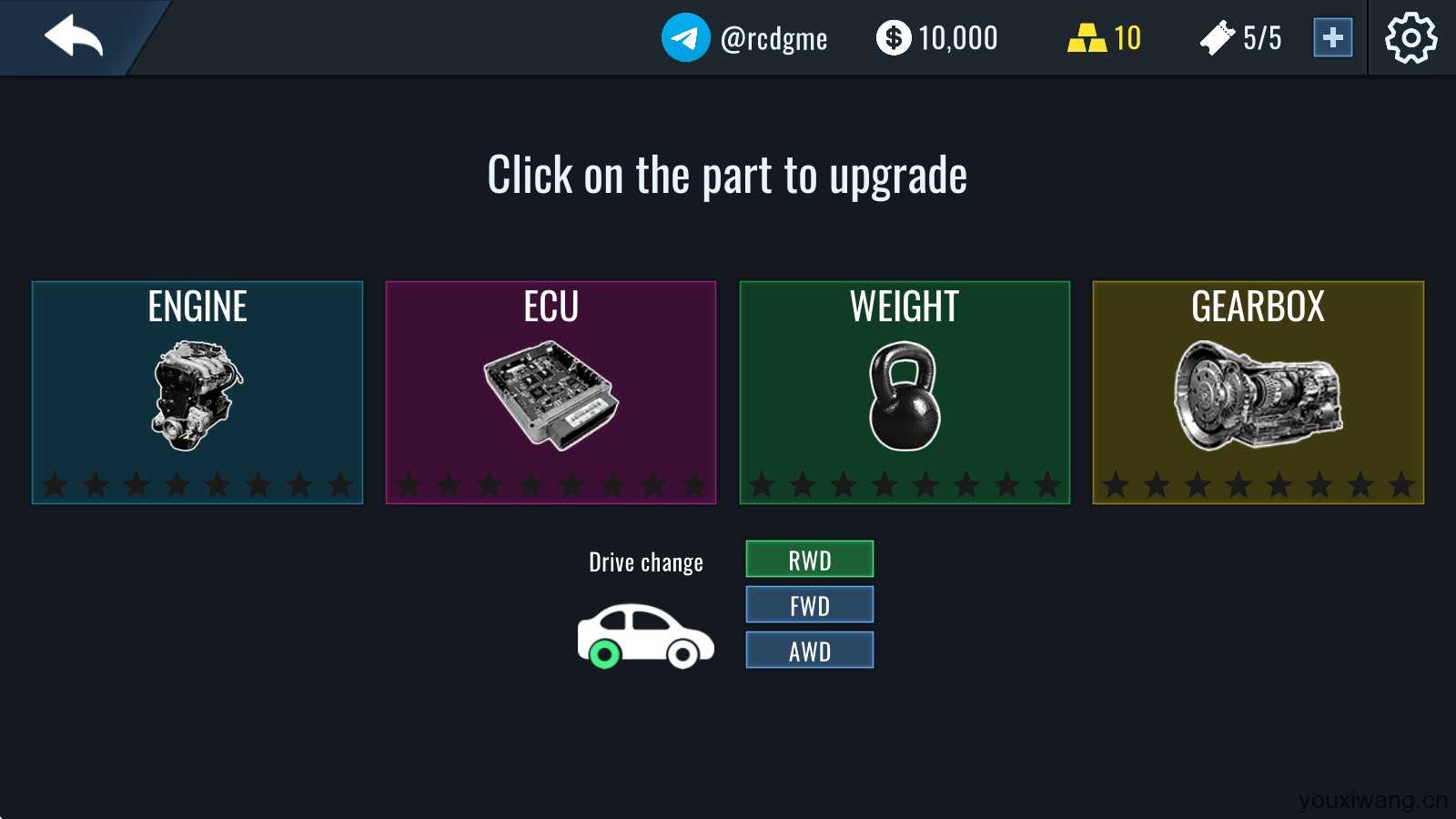Add more tickets with the plus button

coord(1332,37)
